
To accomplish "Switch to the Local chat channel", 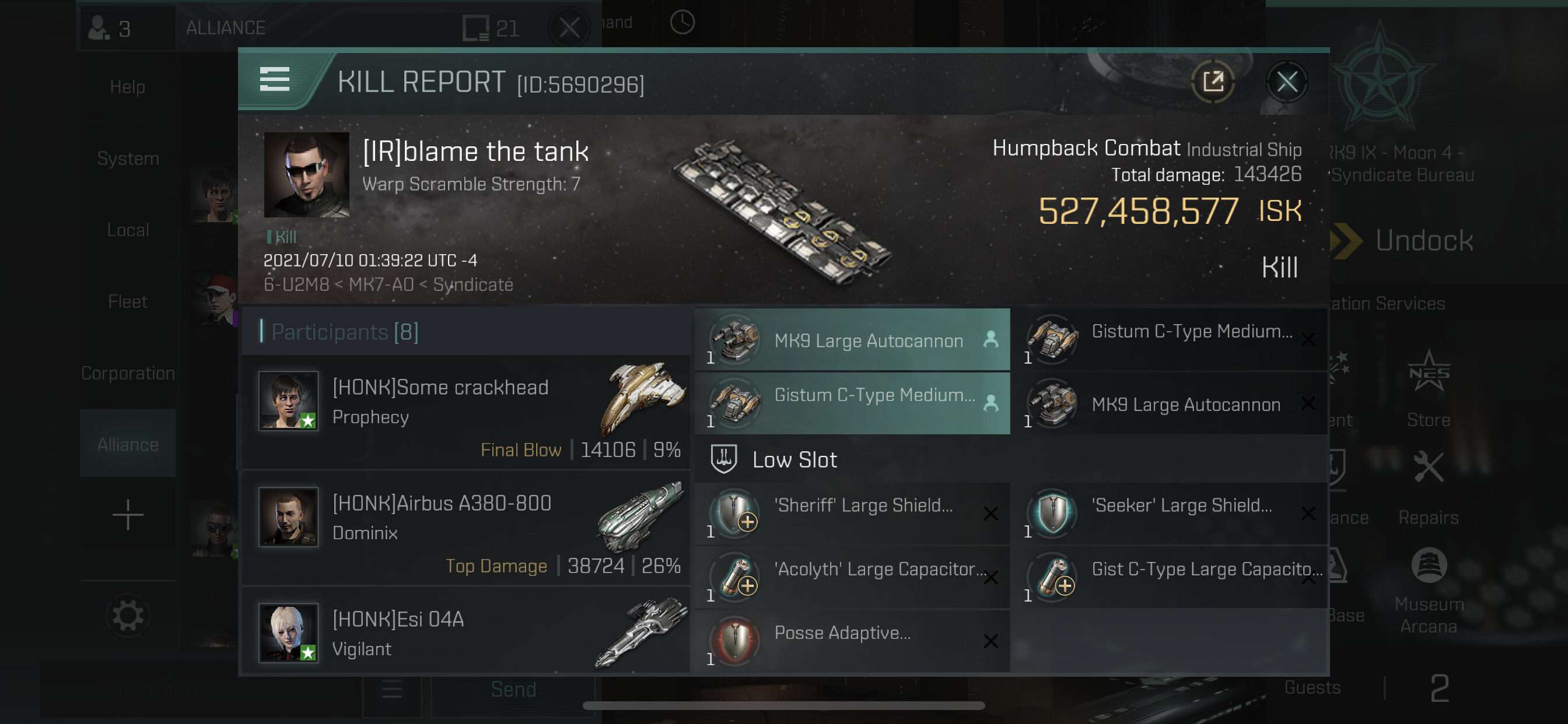I will (128, 230).
